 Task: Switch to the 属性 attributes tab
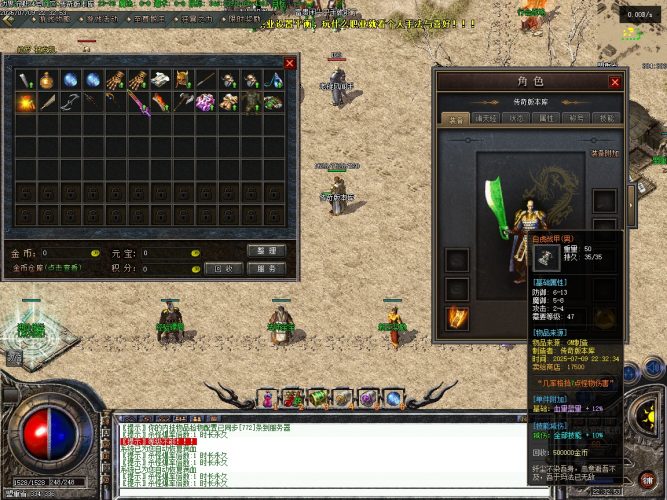[x=546, y=117]
